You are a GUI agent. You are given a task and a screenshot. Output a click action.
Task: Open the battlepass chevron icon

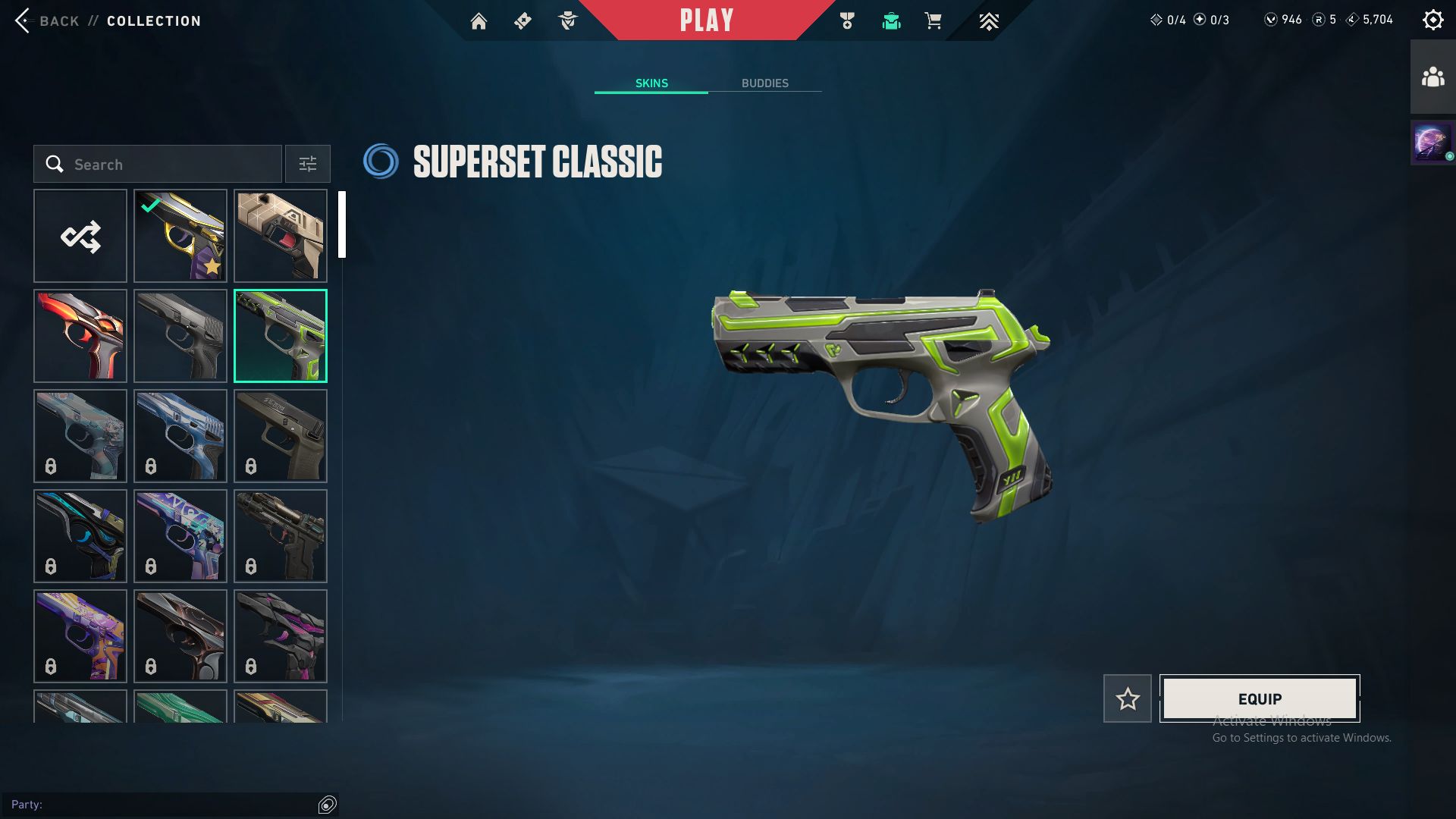click(989, 21)
